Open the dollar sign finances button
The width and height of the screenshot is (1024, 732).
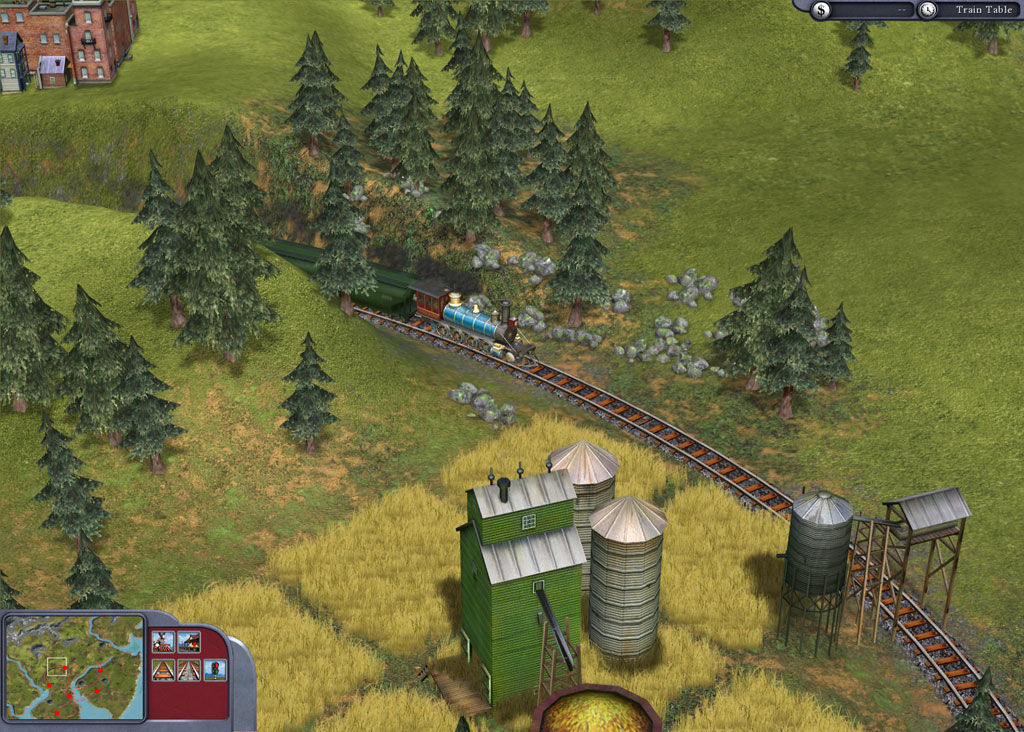821,10
